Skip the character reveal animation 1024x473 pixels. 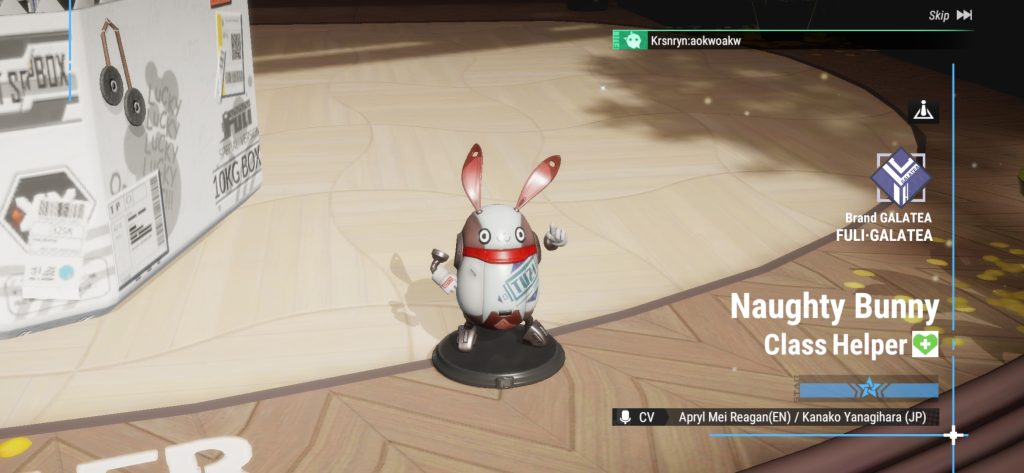[x=950, y=15]
